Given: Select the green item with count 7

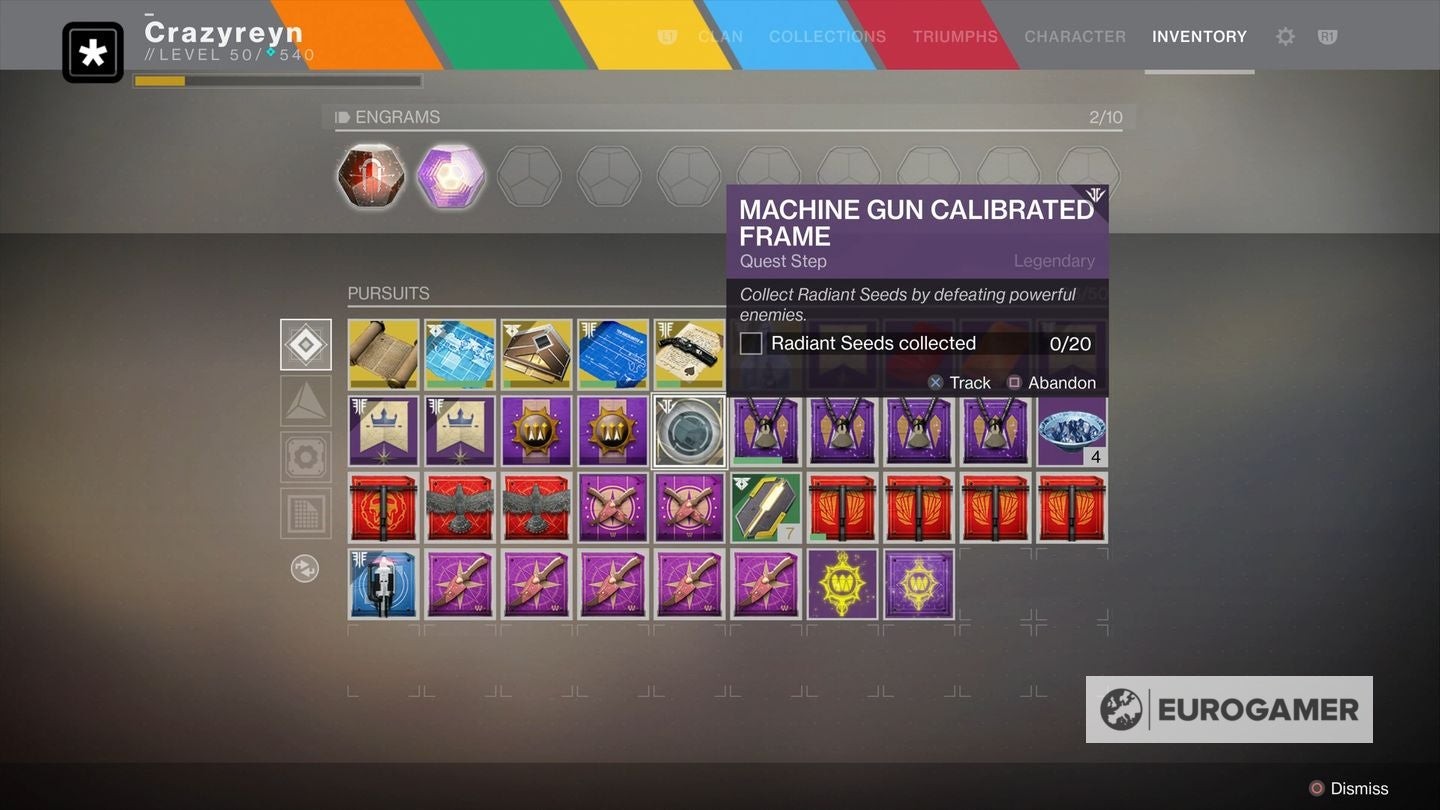Looking at the screenshot, I should coord(766,508).
